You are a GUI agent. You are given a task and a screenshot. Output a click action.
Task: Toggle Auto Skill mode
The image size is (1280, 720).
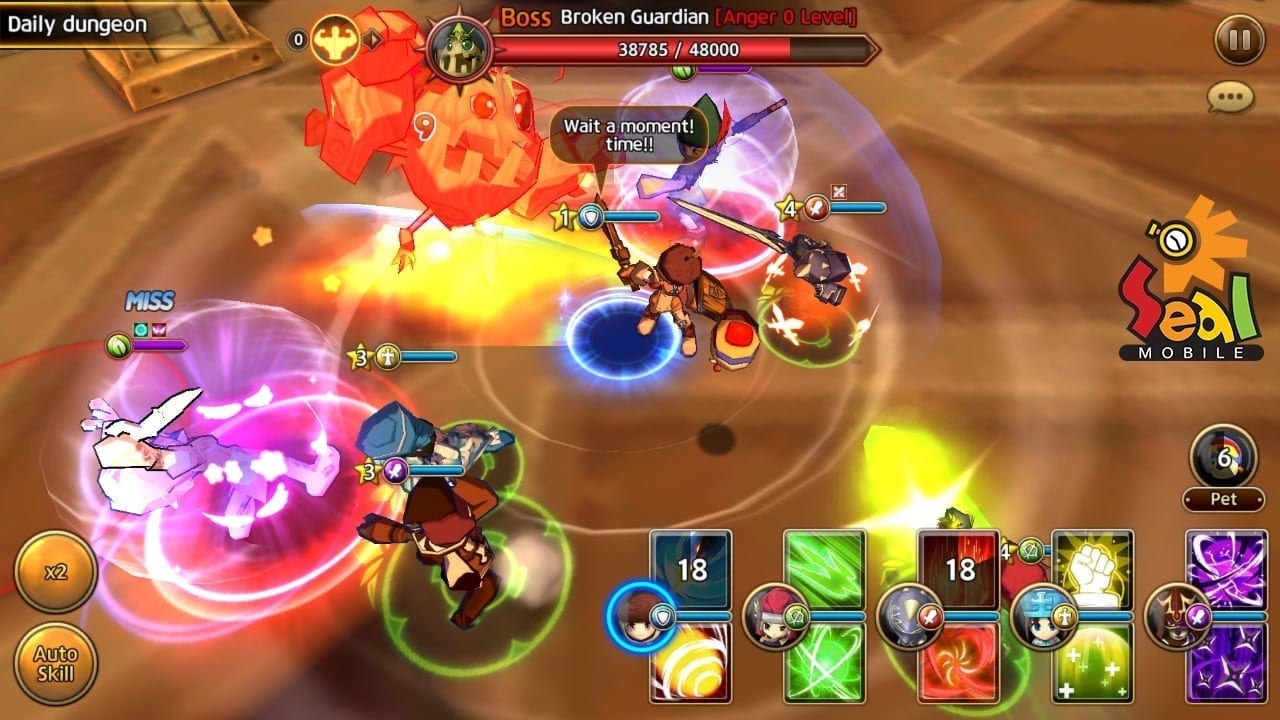point(55,663)
